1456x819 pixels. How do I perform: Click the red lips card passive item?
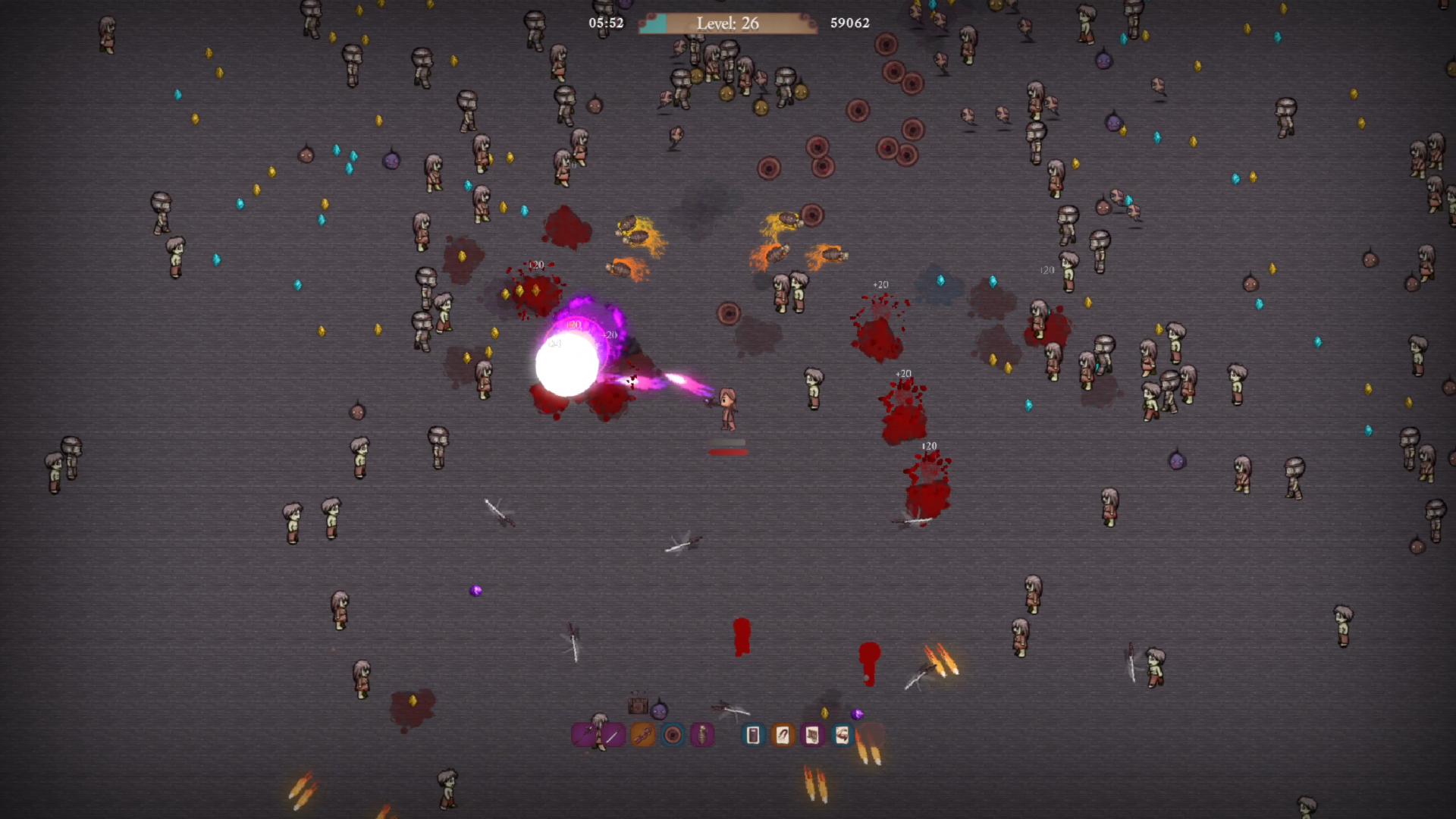click(x=842, y=735)
